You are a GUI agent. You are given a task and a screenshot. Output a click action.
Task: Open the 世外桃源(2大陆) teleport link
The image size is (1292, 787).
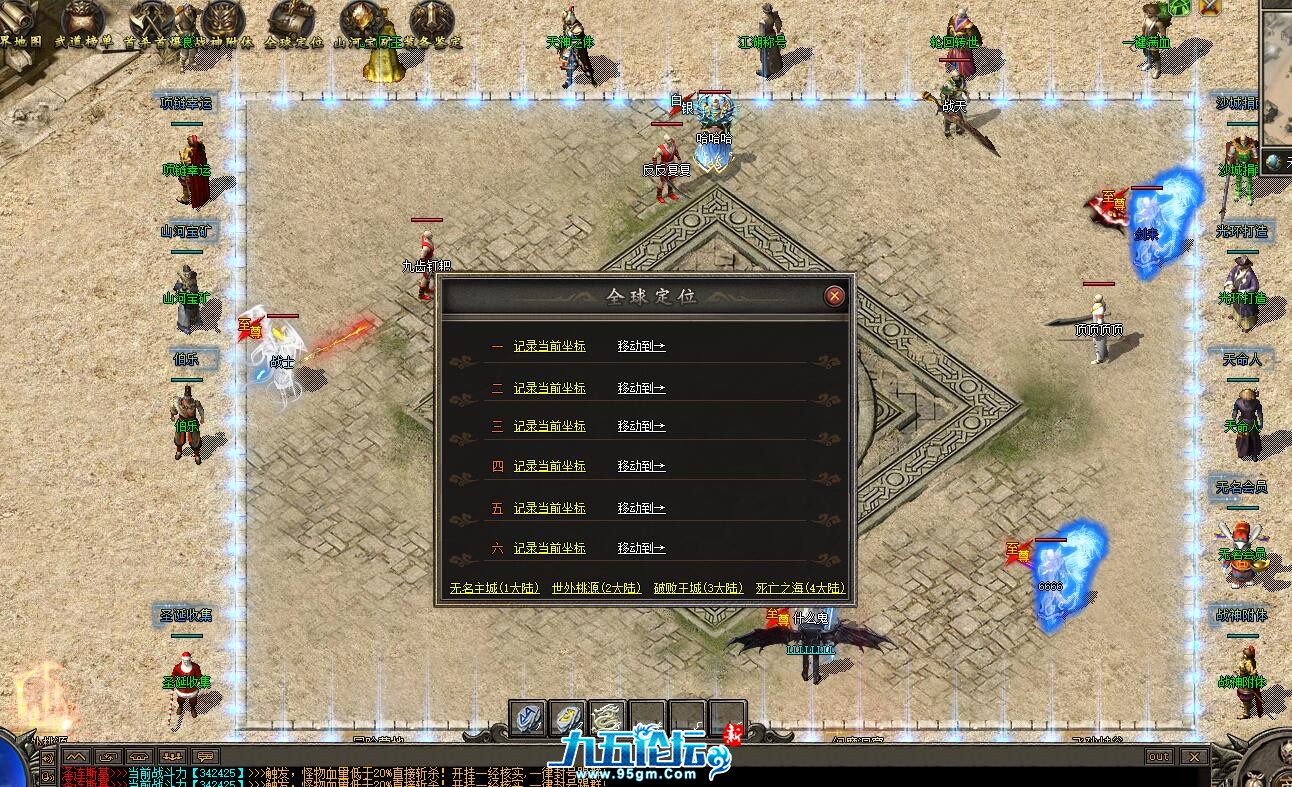tap(597, 588)
